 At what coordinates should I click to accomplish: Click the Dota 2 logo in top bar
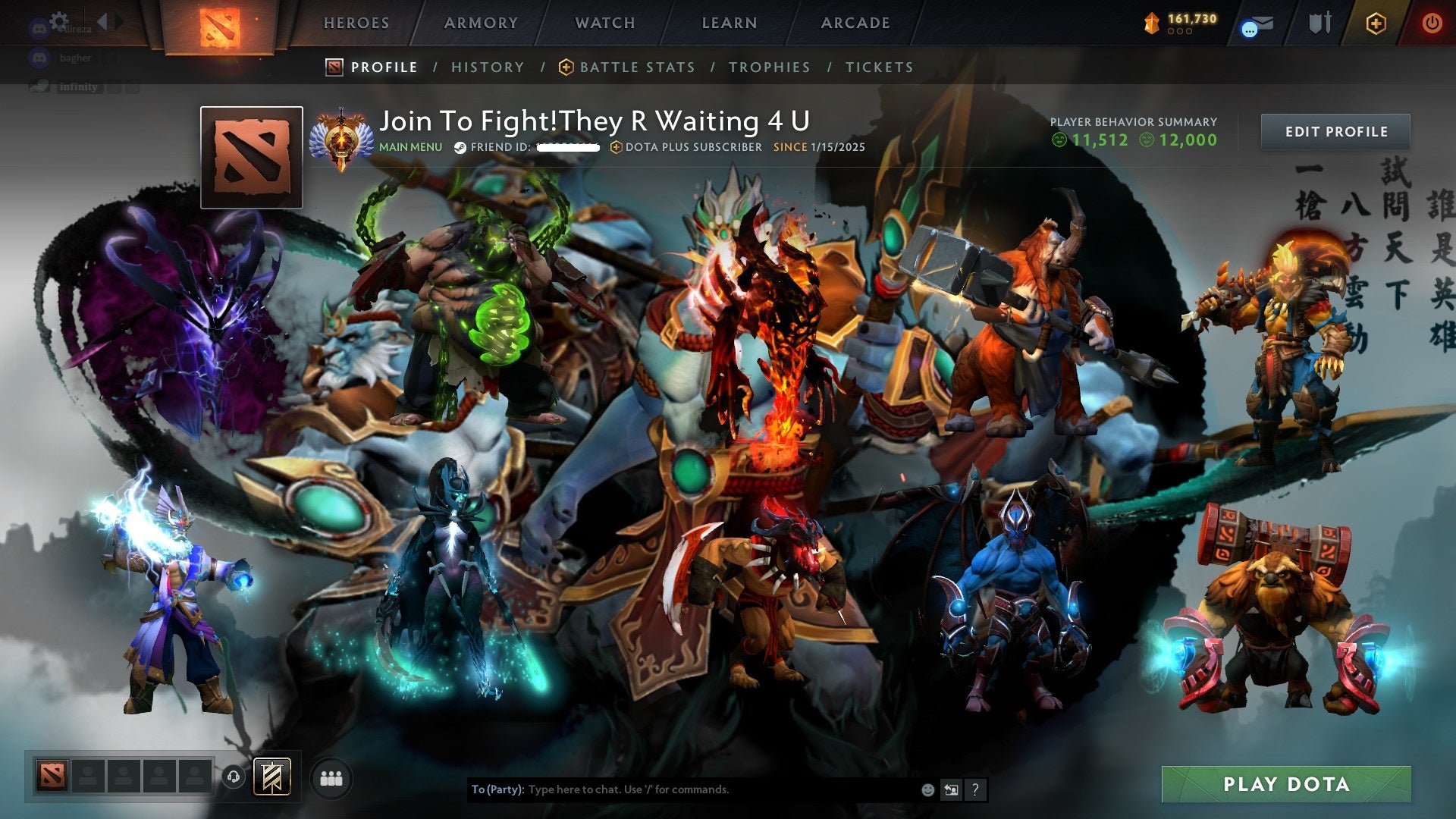click(x=220, y=23)
